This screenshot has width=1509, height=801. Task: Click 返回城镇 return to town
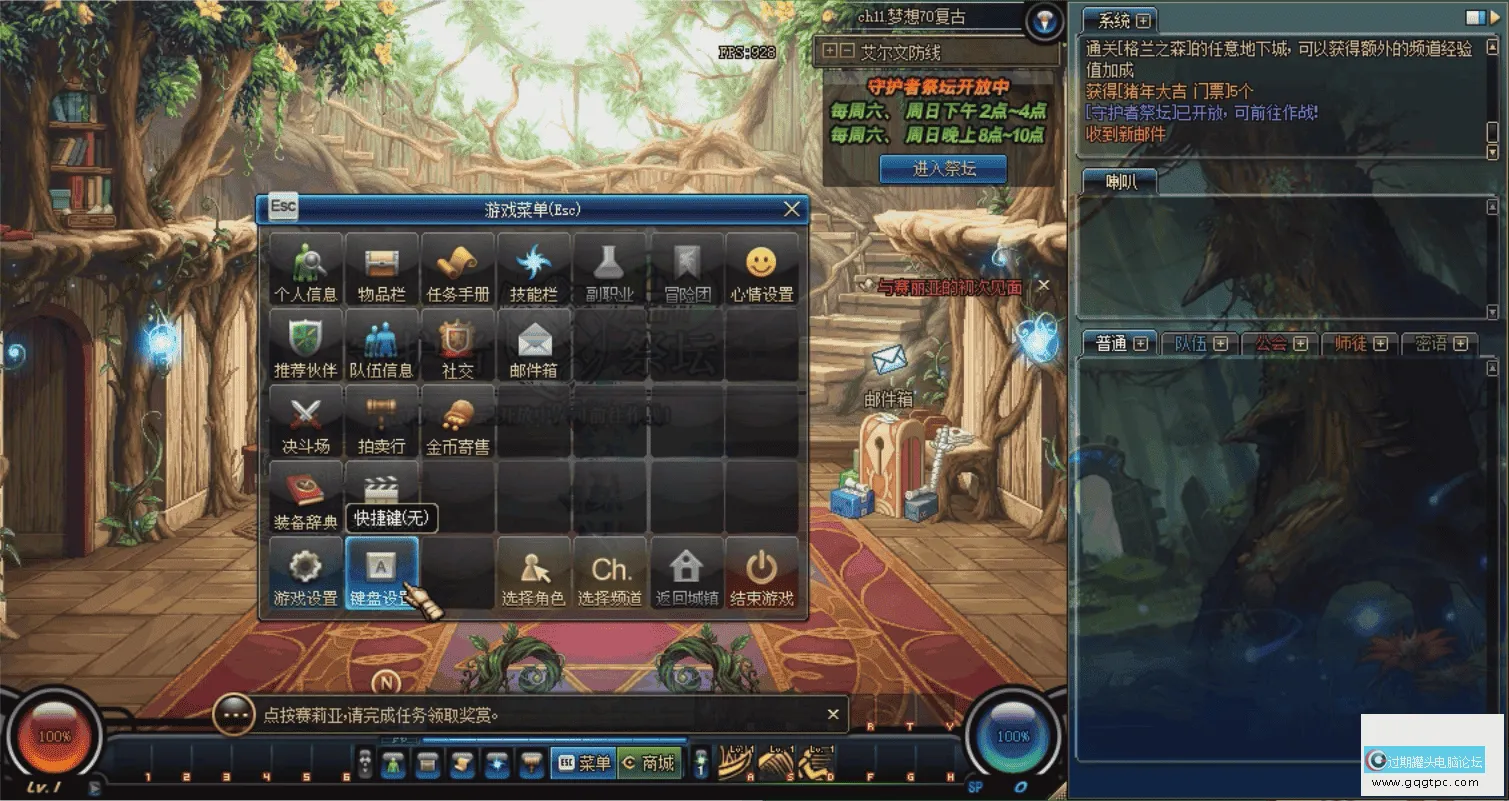686,574
